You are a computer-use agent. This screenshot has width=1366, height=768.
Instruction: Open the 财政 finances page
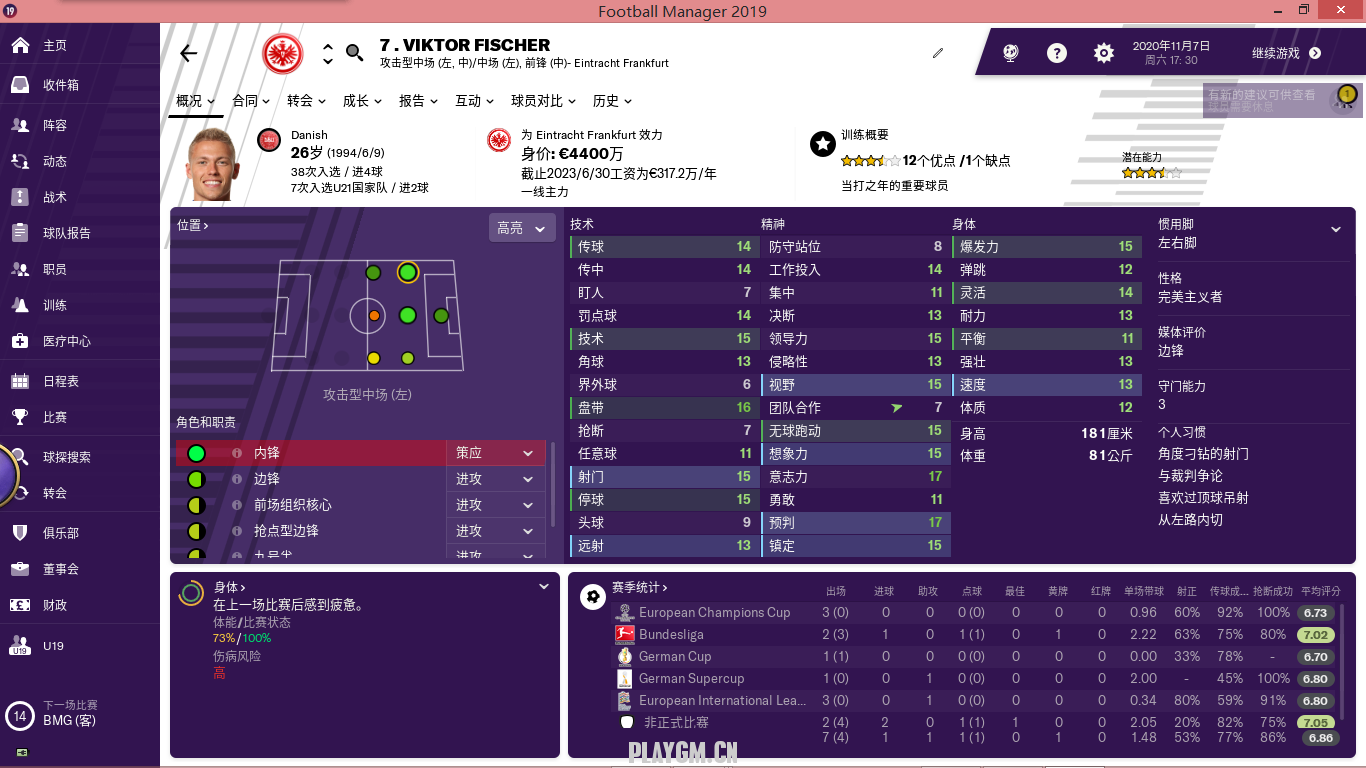pyautogui.click(x=54, y=605)
